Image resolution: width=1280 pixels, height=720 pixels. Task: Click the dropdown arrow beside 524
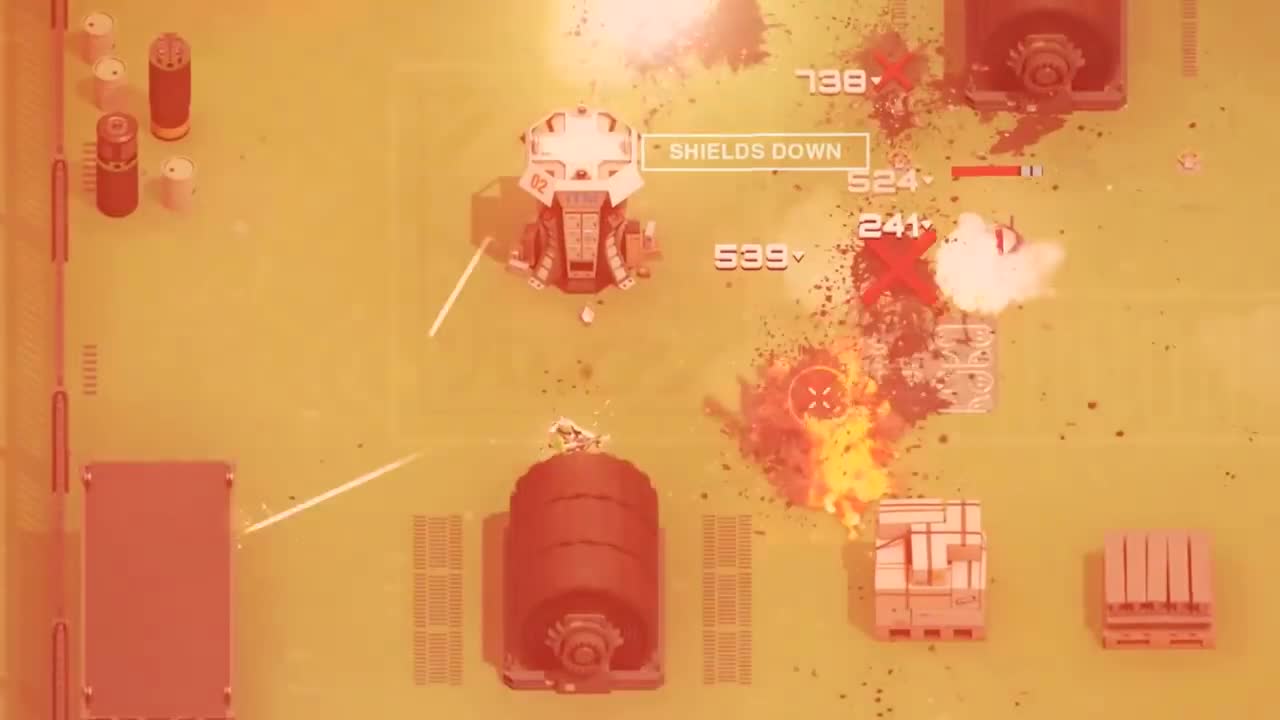(x=928, y=178)
